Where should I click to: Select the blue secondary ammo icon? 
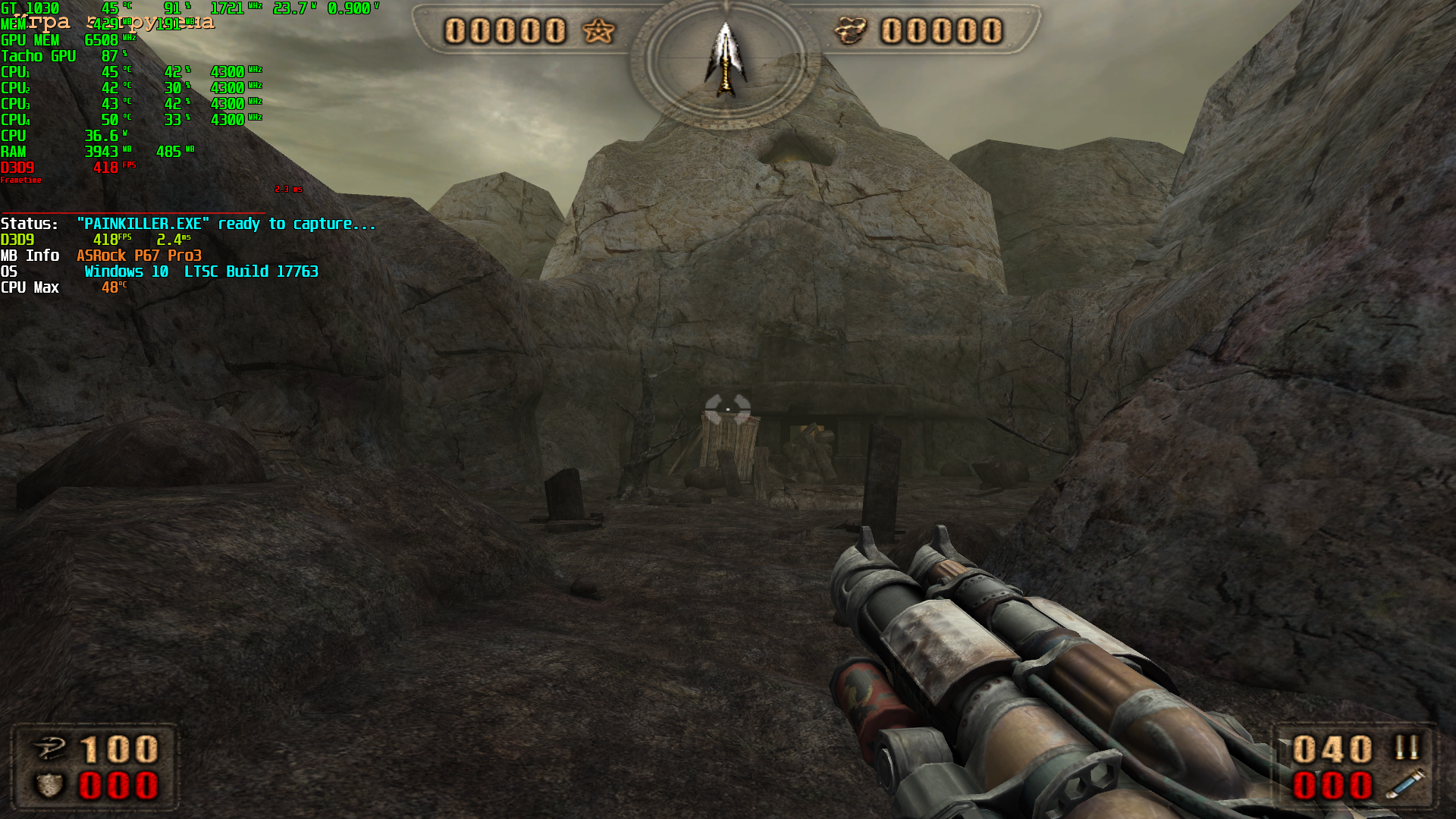tap(1404, 785)
